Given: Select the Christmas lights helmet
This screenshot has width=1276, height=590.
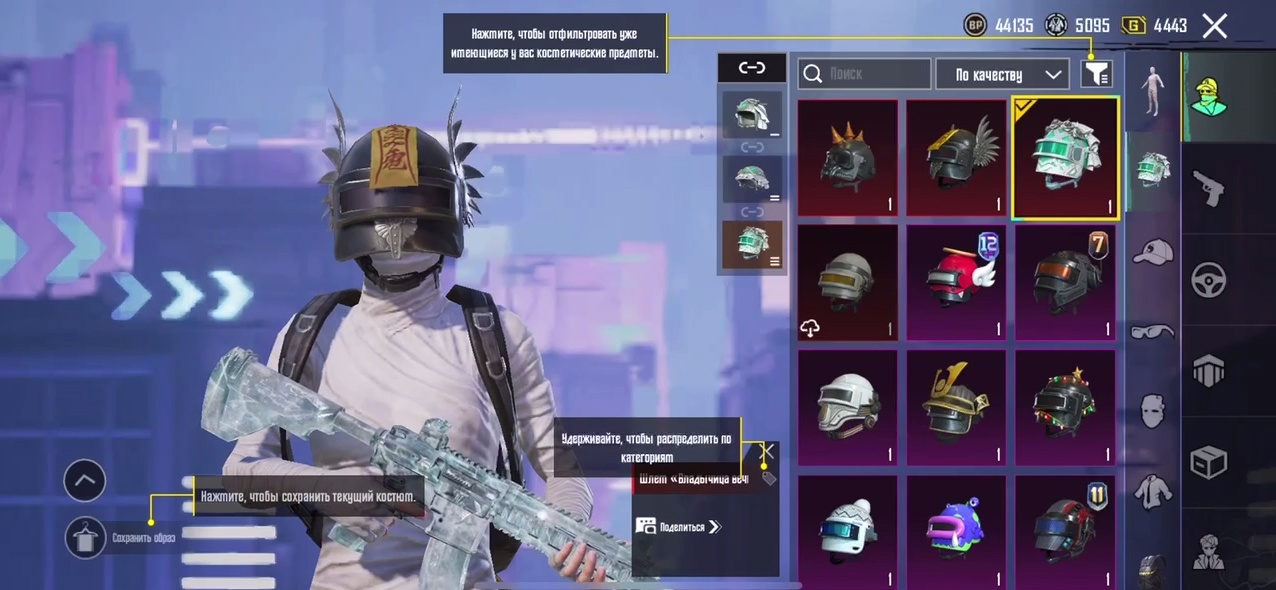Looking at the screenshot, I should [1066, 408].
